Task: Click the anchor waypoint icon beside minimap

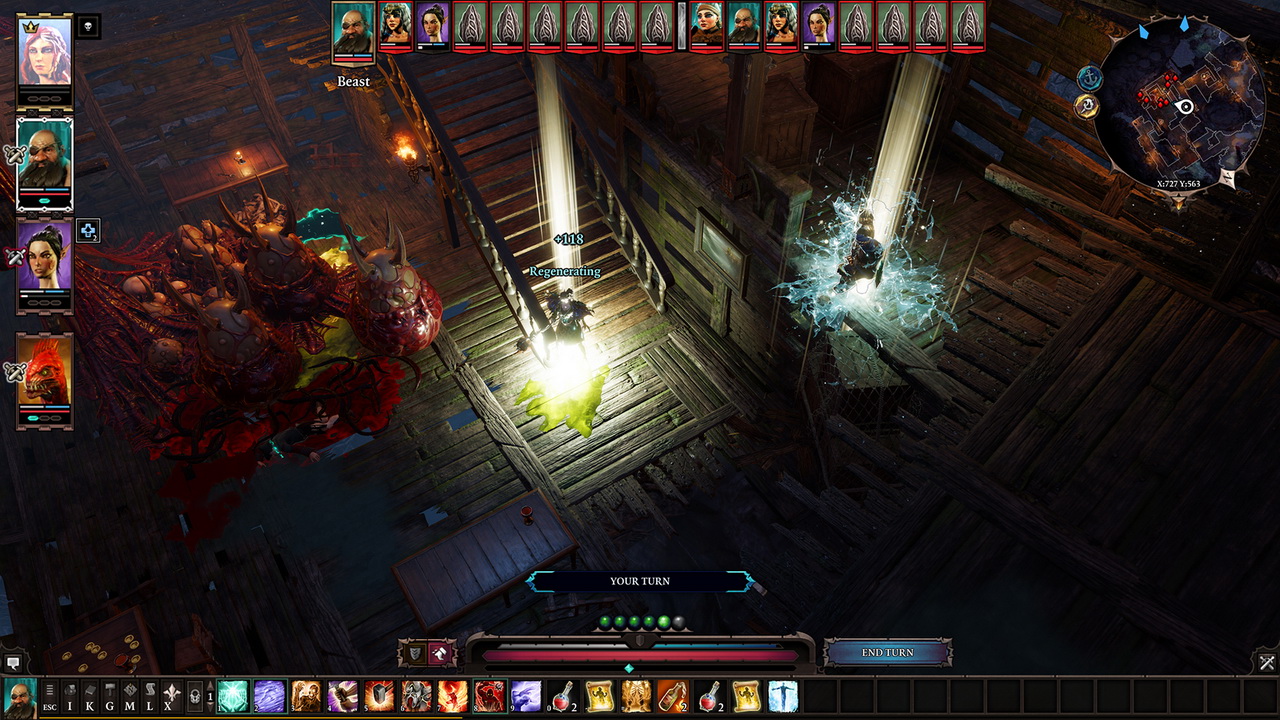Action: click(x=1089, y=77)
